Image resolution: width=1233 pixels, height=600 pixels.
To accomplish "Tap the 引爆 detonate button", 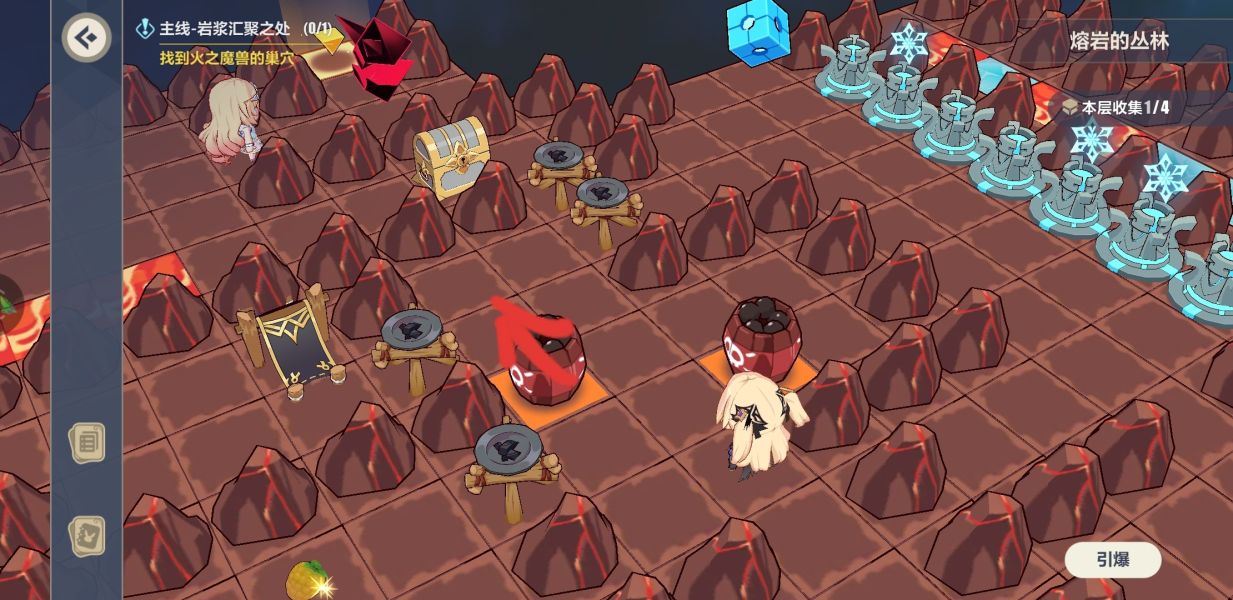I will click(x=1112, y=560).
